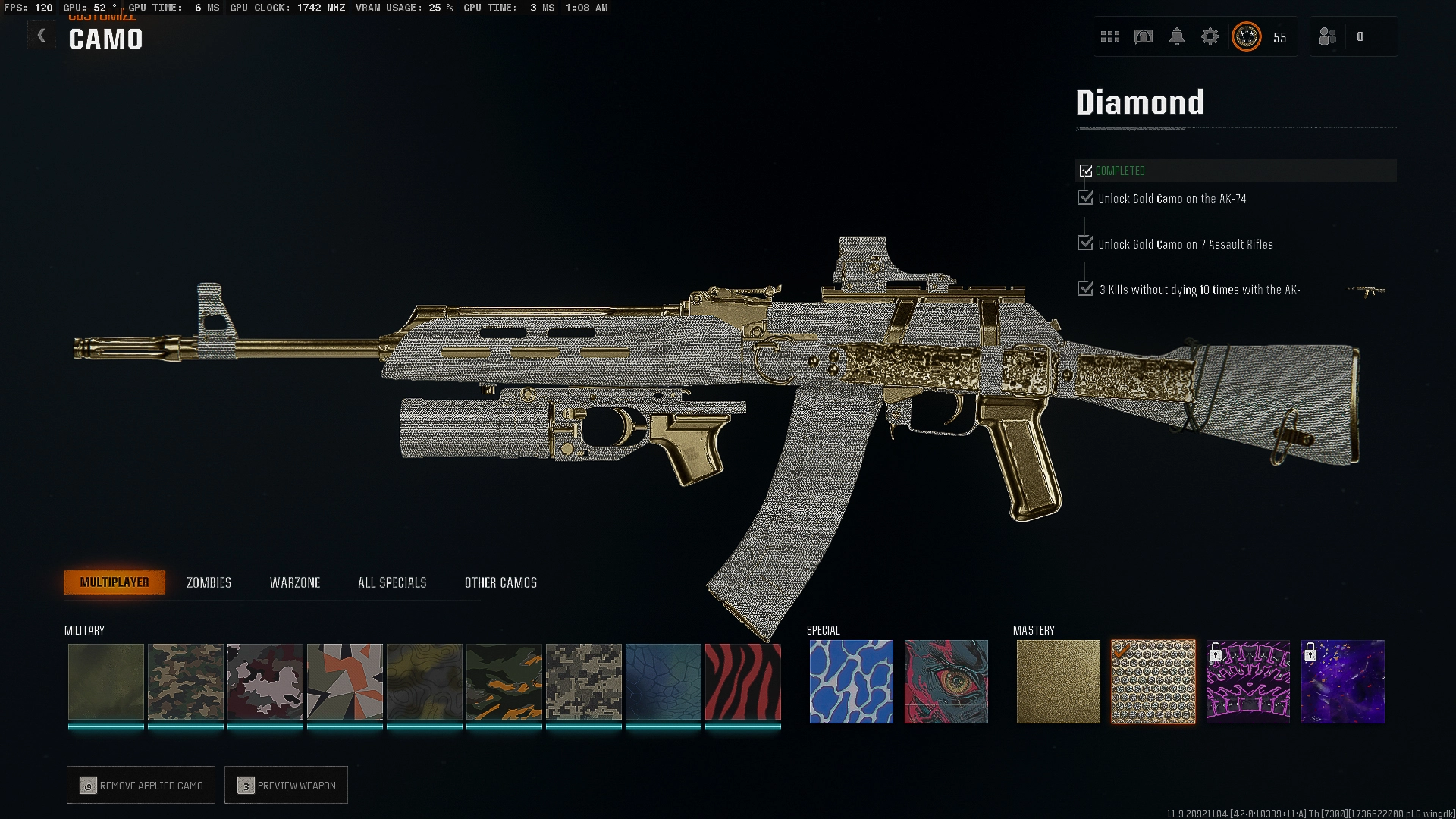Image resolution: width=1456 pixels, height=819 pixels.
Task: Go back using the arrow beside CAMO
Action: pyautogui.click(x=42, y=36)
